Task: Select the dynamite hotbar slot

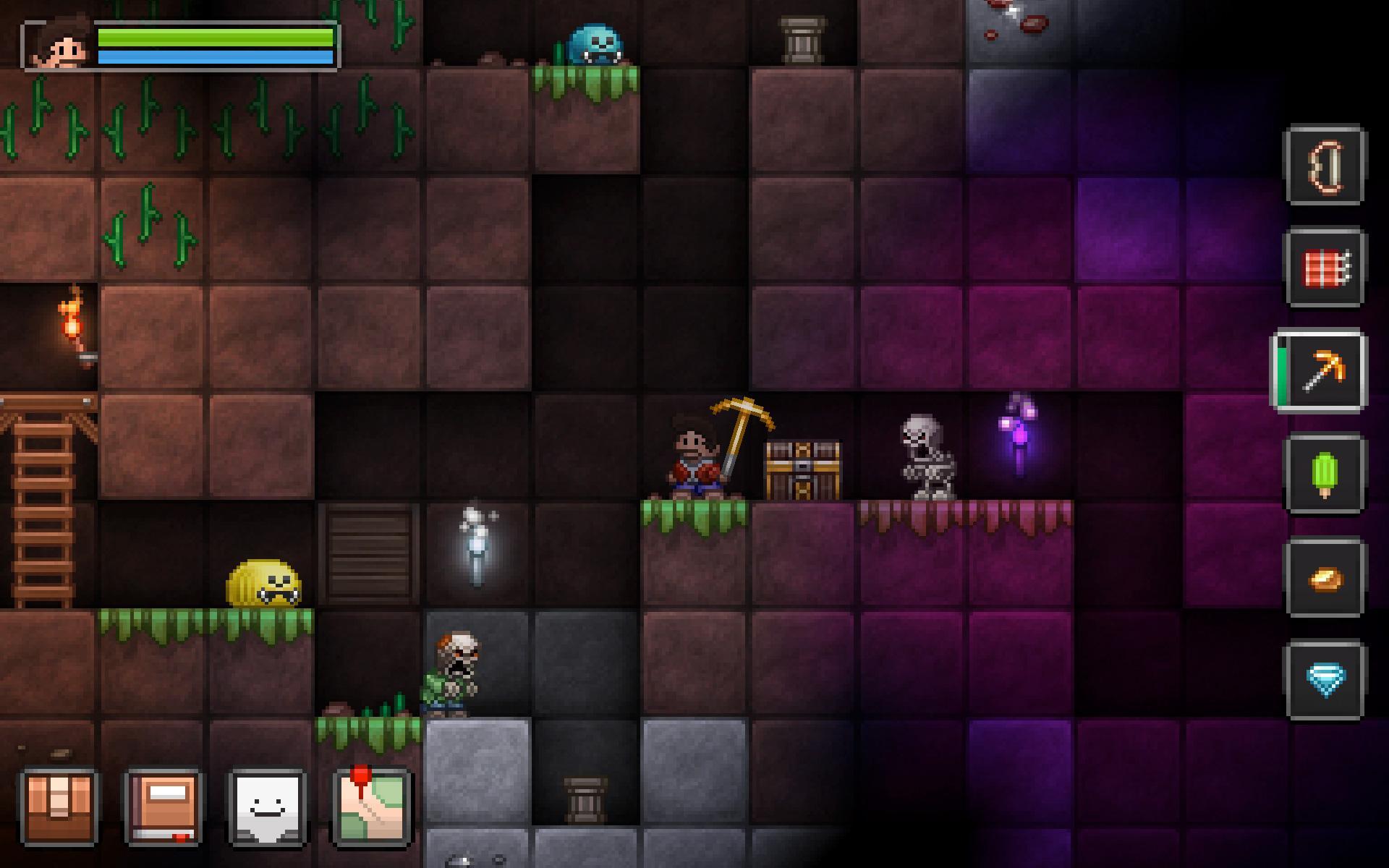Action: click(1327, 265)
